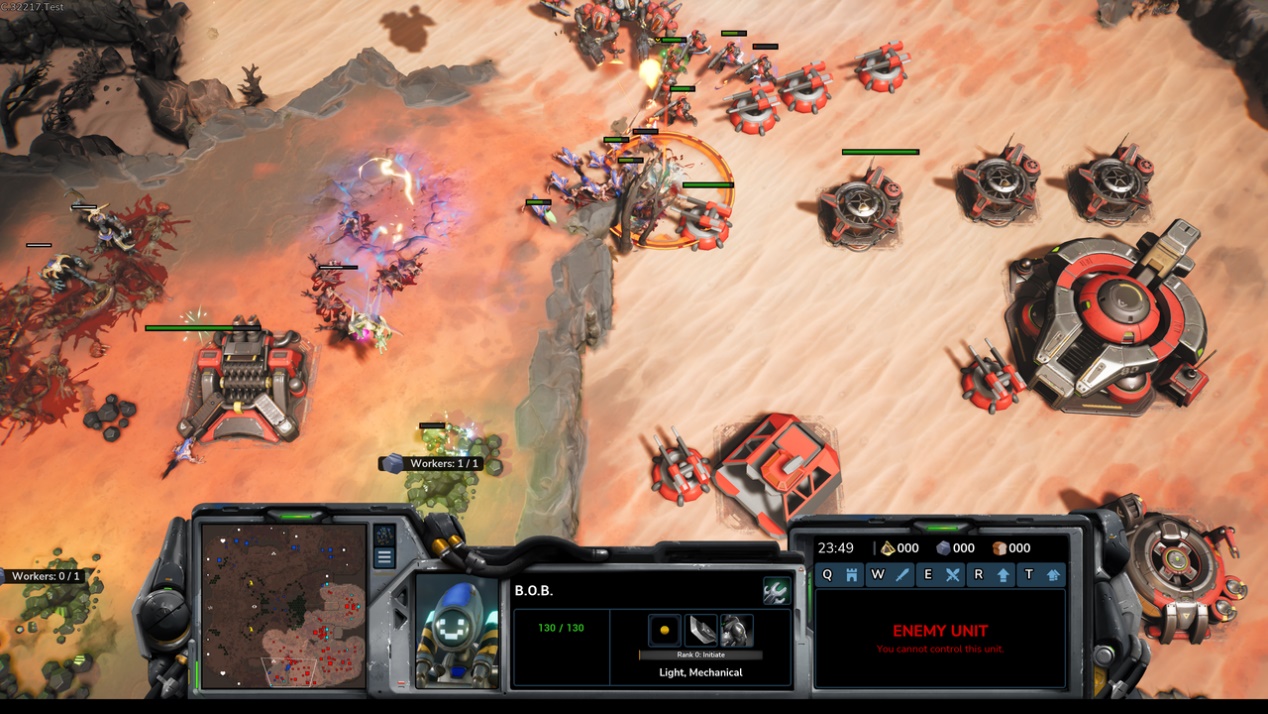Open the T house upgrade command tab

click(x=1041, y=575)
